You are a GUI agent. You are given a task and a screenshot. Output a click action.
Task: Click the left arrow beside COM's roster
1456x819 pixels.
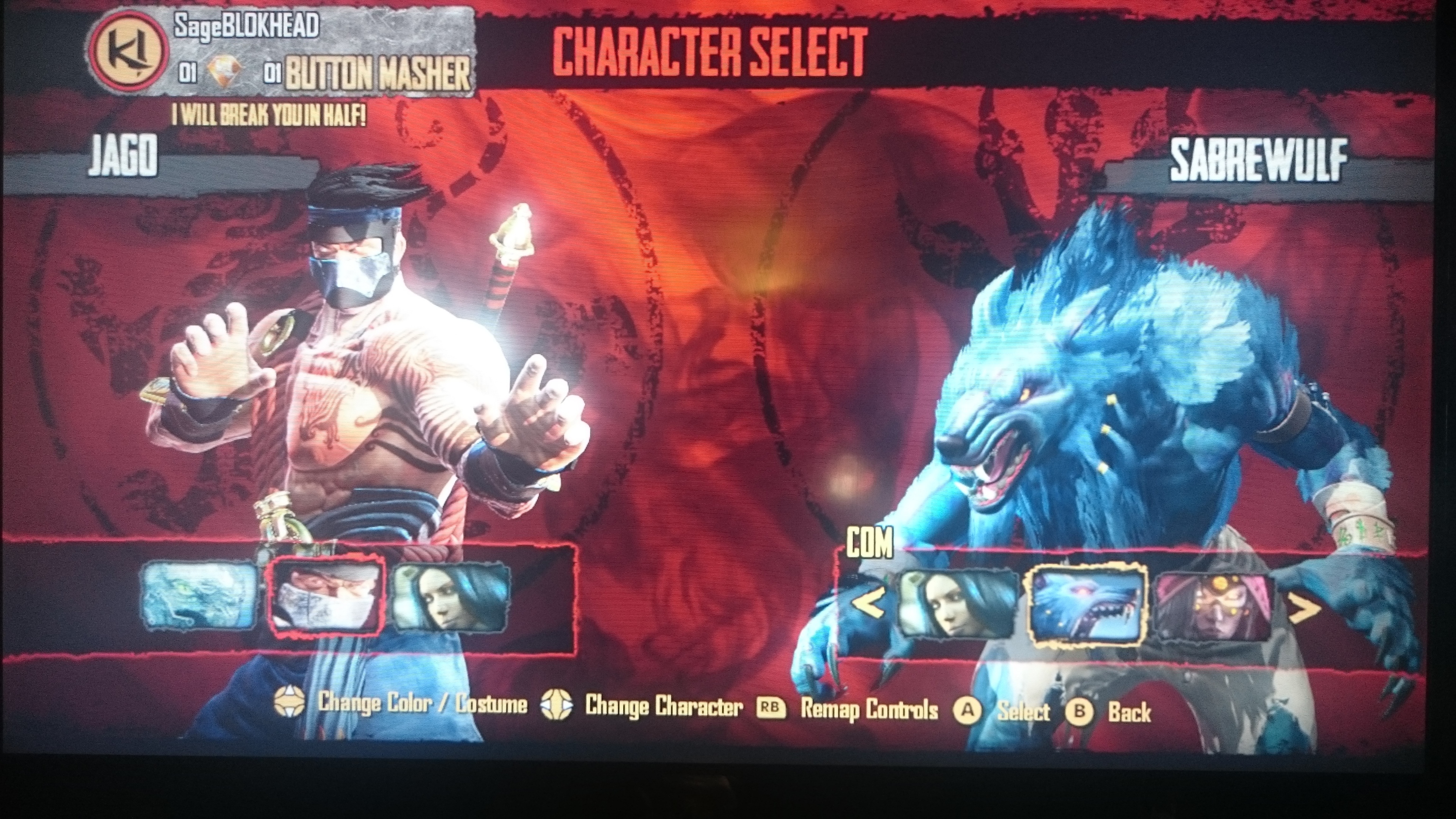pyautogui.click(x=868, y=605)
